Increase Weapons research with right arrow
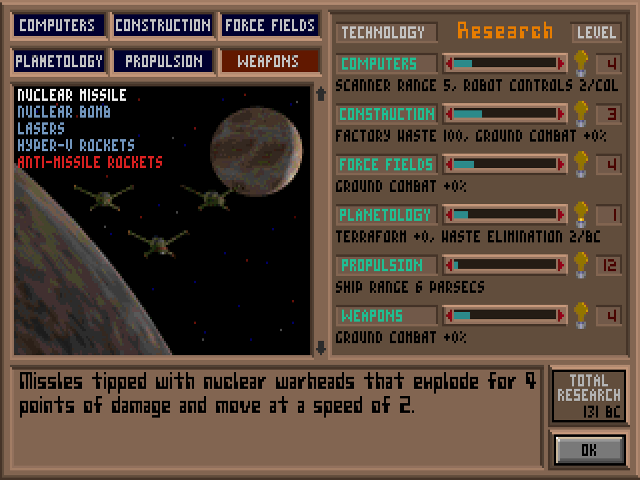Screen dimensions: 640x480 click(561, 316)
